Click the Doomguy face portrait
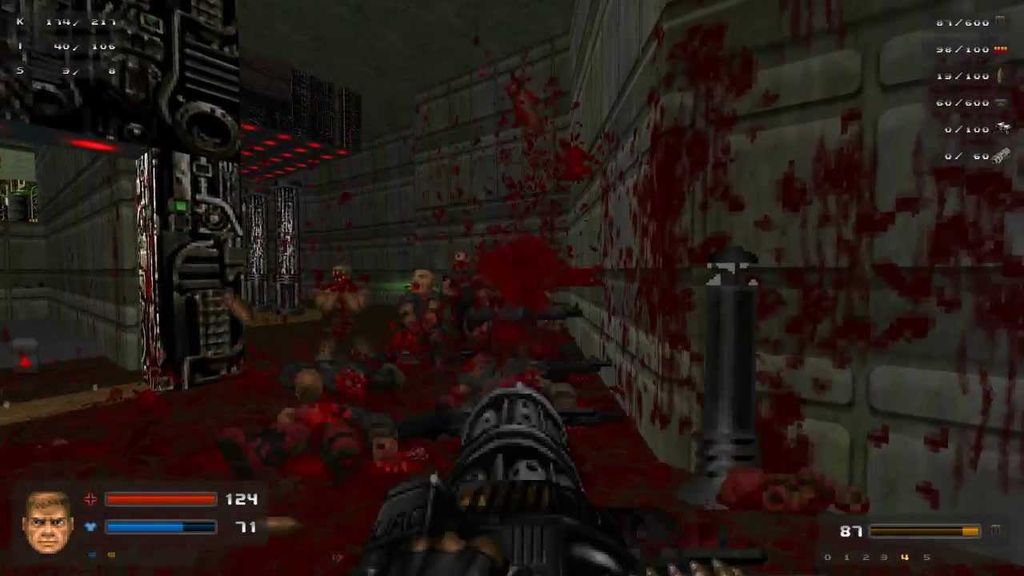This screenshot has width=1024, height=576. coord(48,521)
